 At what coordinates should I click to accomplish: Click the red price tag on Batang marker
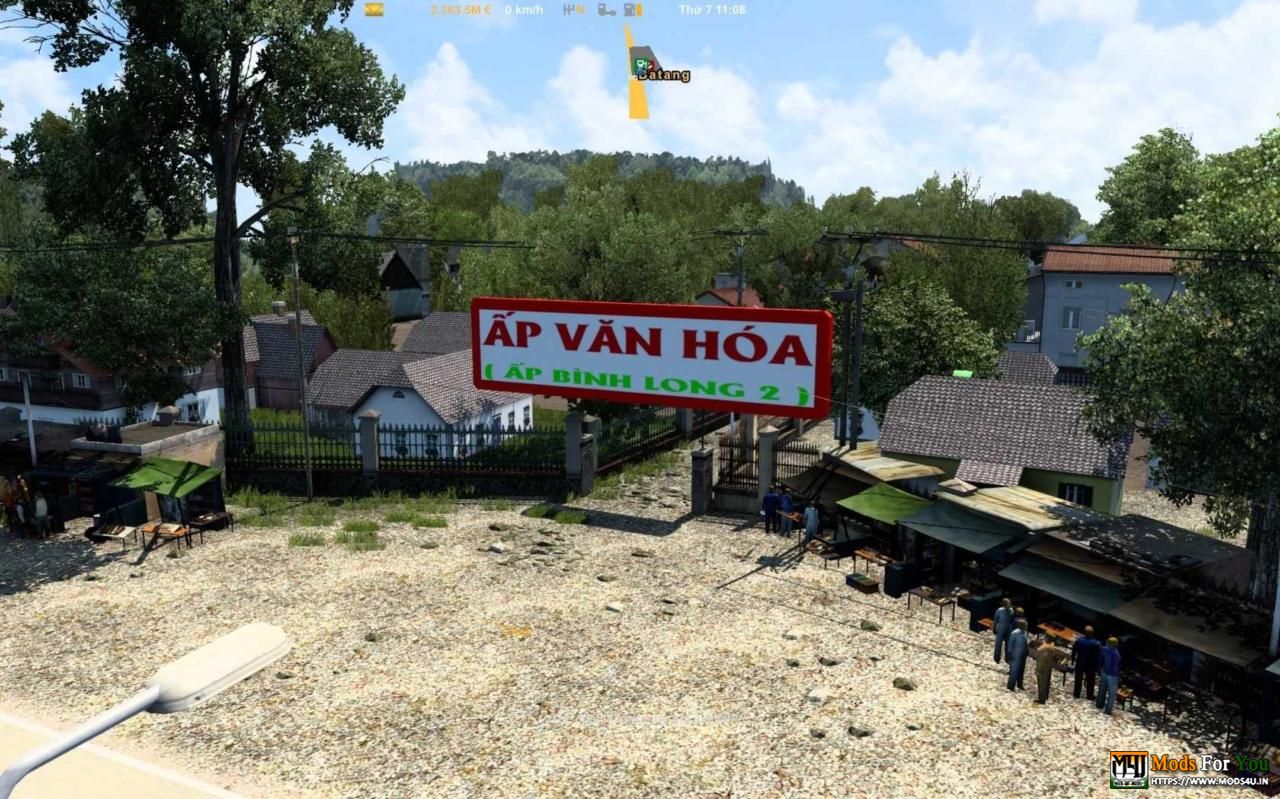[651, 65]
